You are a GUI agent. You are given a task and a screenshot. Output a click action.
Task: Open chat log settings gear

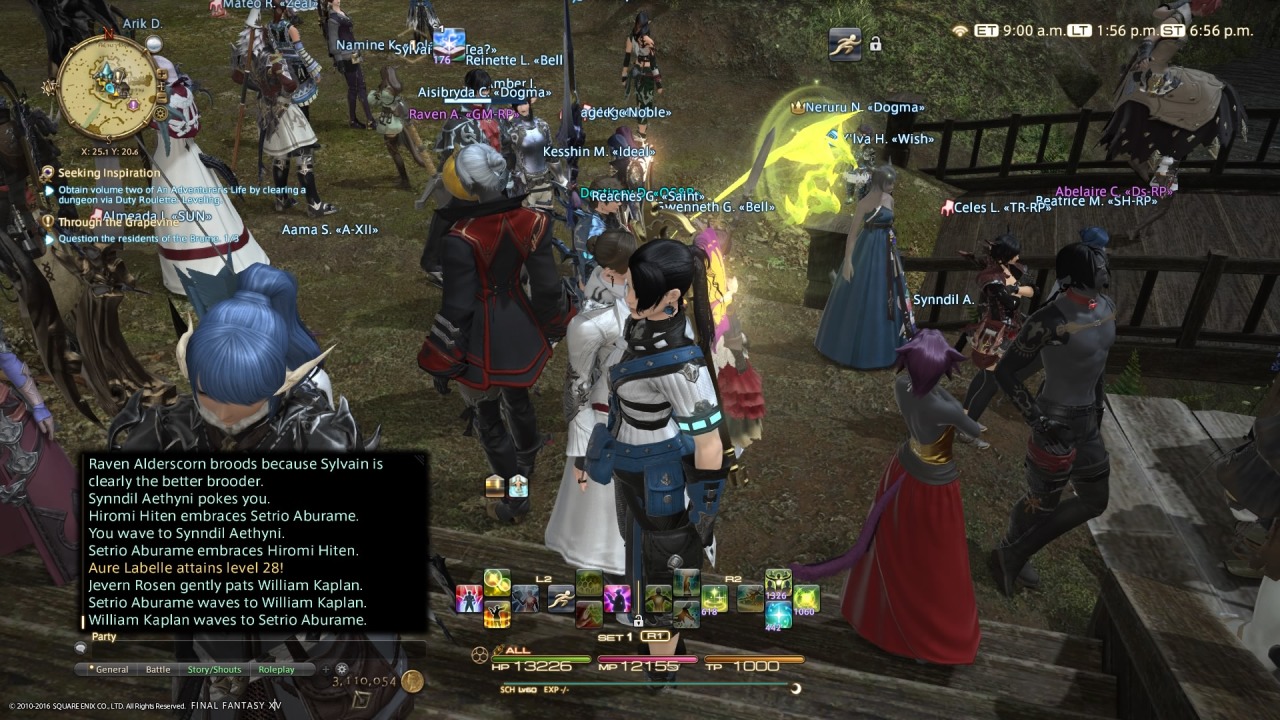click(342, 669)
